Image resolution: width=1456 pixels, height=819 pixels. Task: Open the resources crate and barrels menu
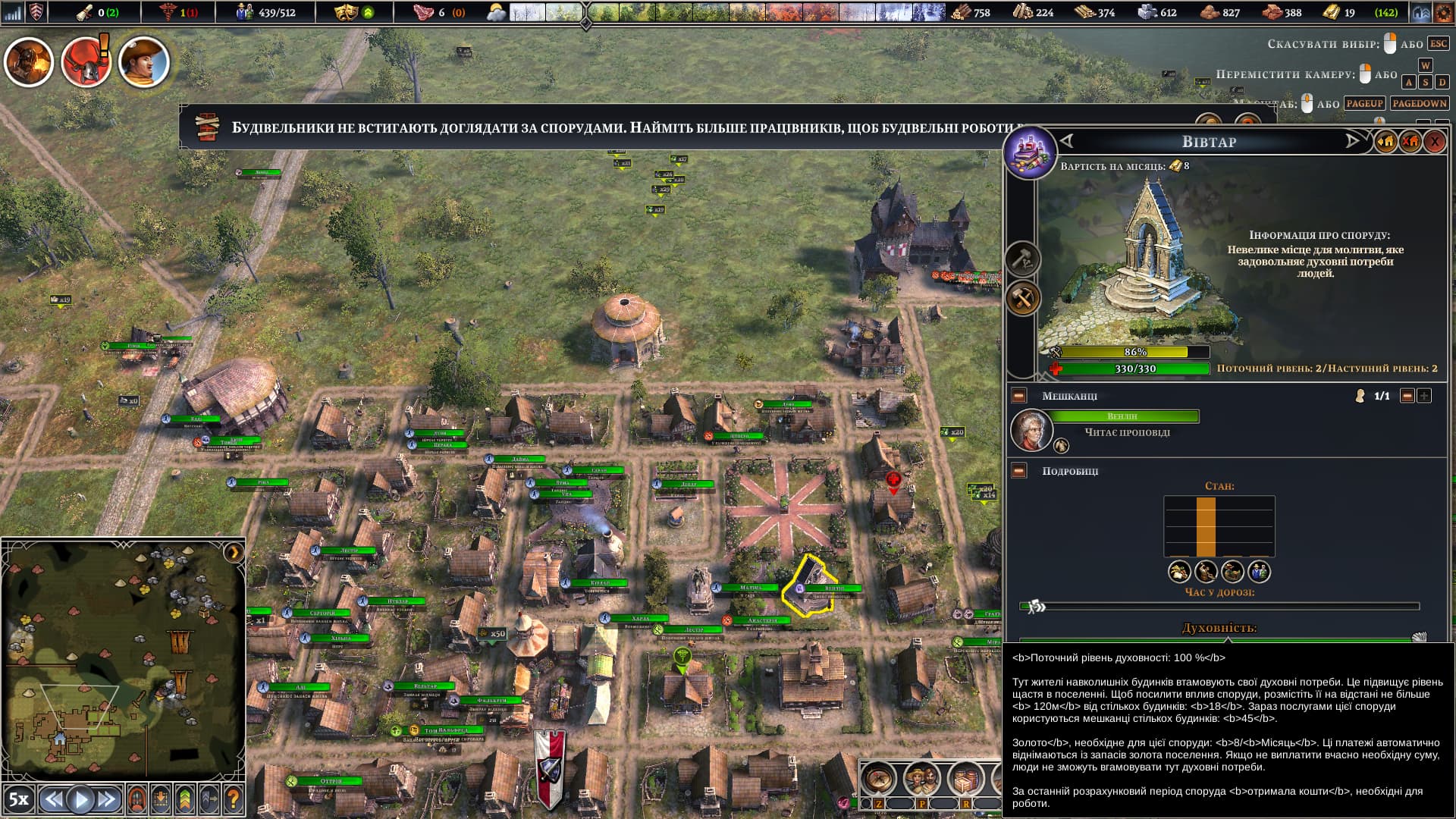tap(965, 778)
